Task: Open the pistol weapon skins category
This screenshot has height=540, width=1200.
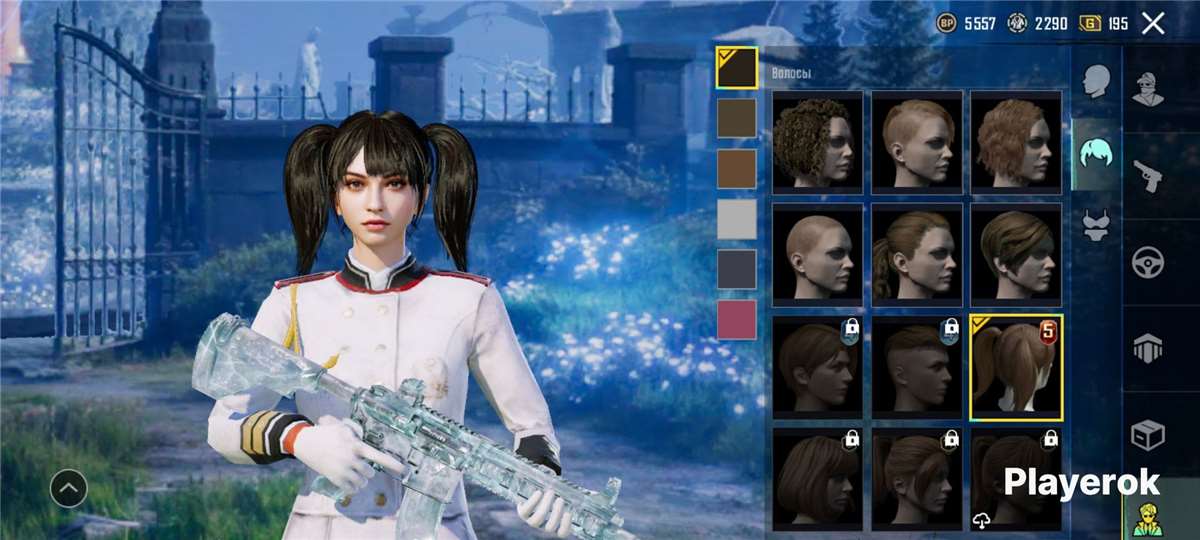Action: click(1147, 176)
